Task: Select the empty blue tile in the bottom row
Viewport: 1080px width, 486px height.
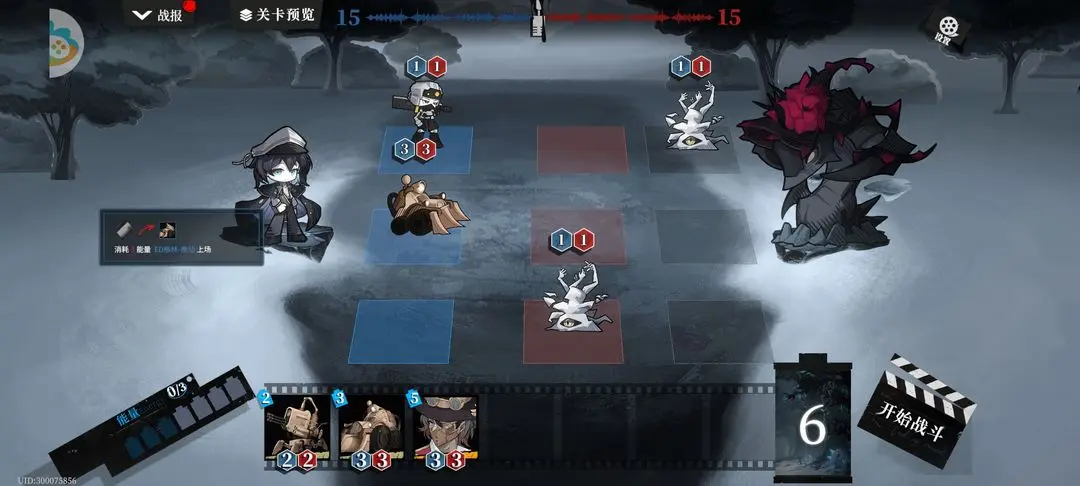Action: (x=401, y=331)
